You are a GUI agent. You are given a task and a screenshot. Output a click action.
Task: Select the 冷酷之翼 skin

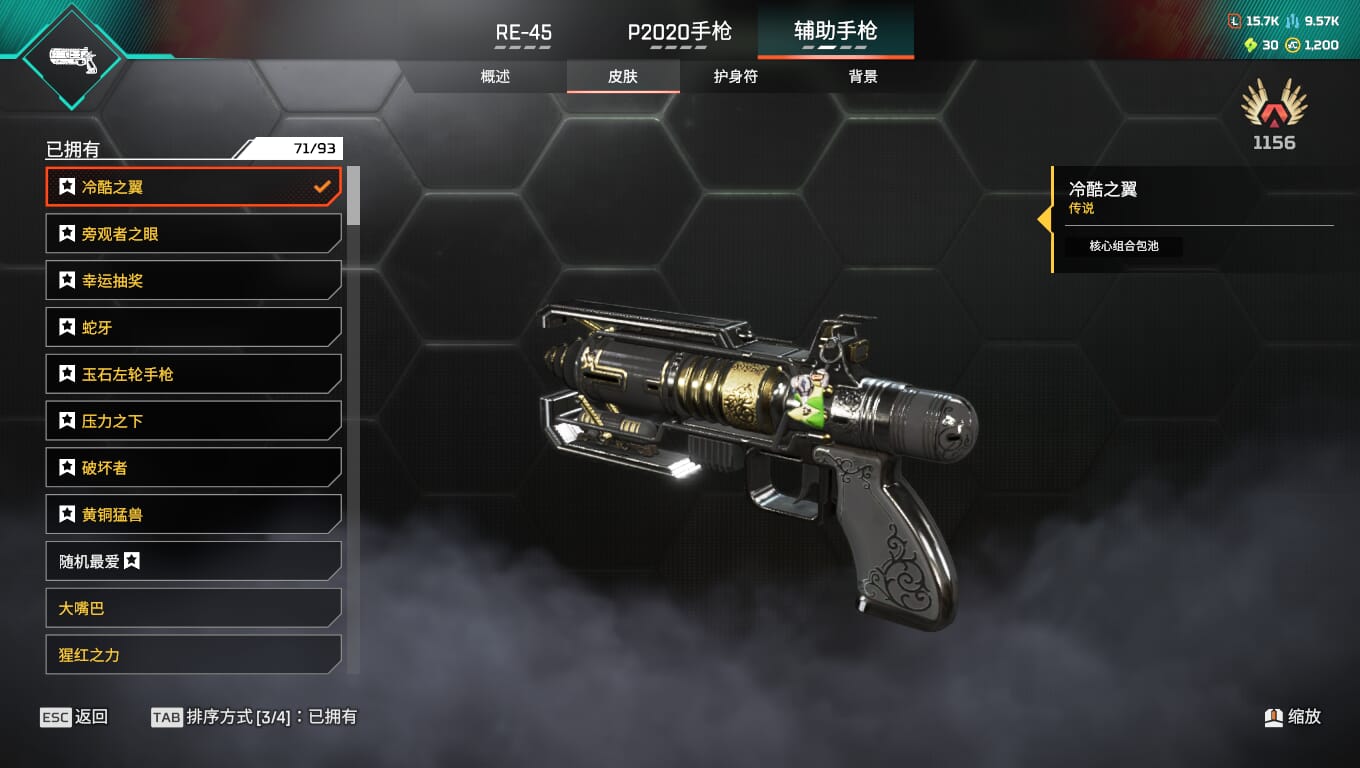point(194,187)
